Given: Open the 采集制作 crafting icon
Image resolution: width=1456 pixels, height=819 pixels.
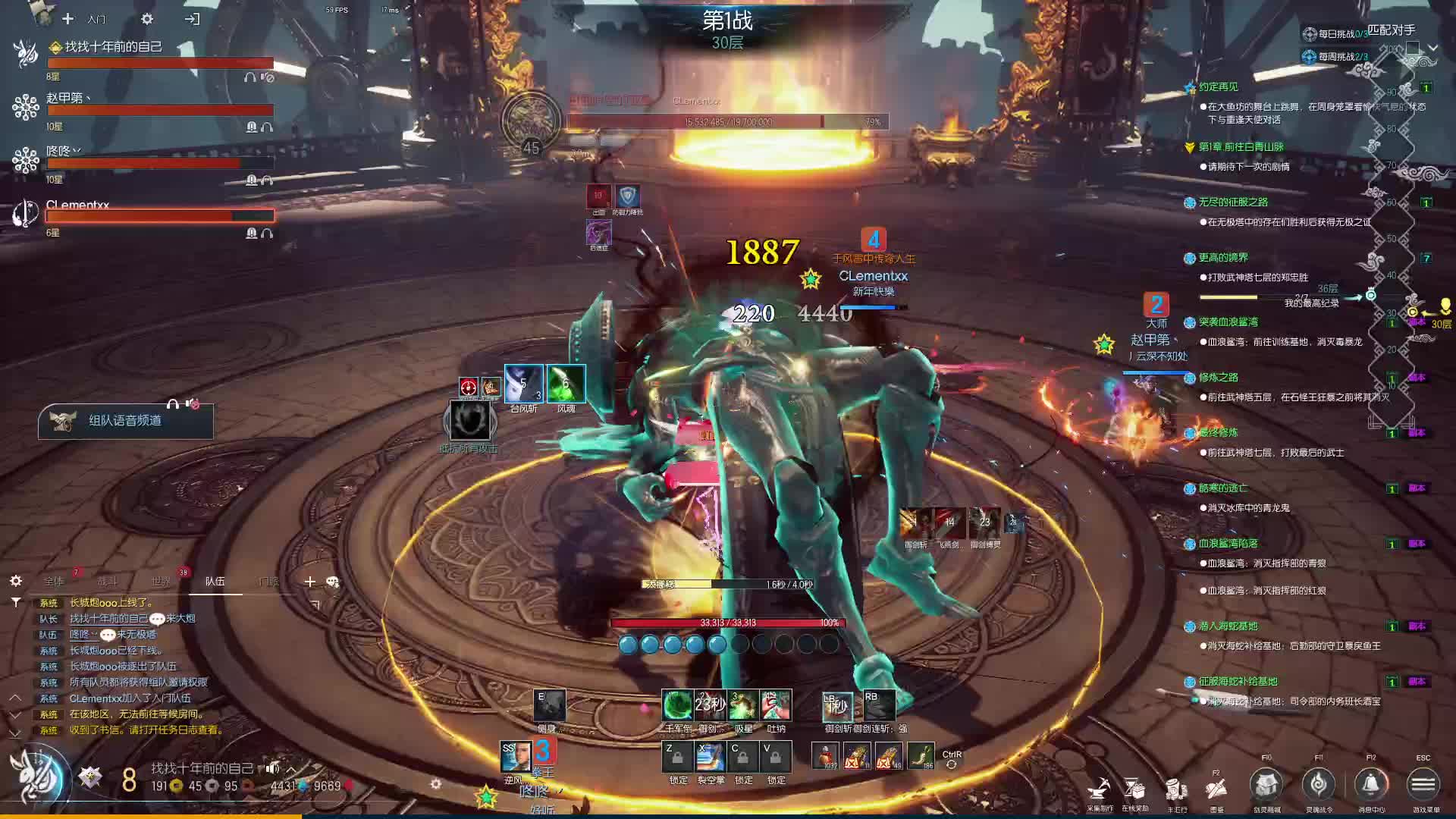Looking at the screenshot, I should [1099, 790].
